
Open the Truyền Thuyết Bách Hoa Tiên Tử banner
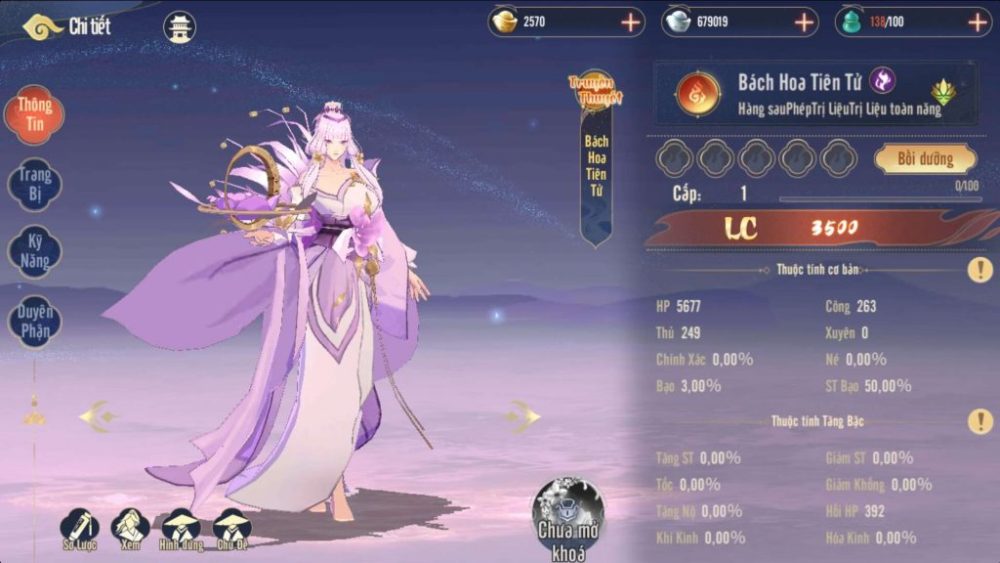point(596,160)
